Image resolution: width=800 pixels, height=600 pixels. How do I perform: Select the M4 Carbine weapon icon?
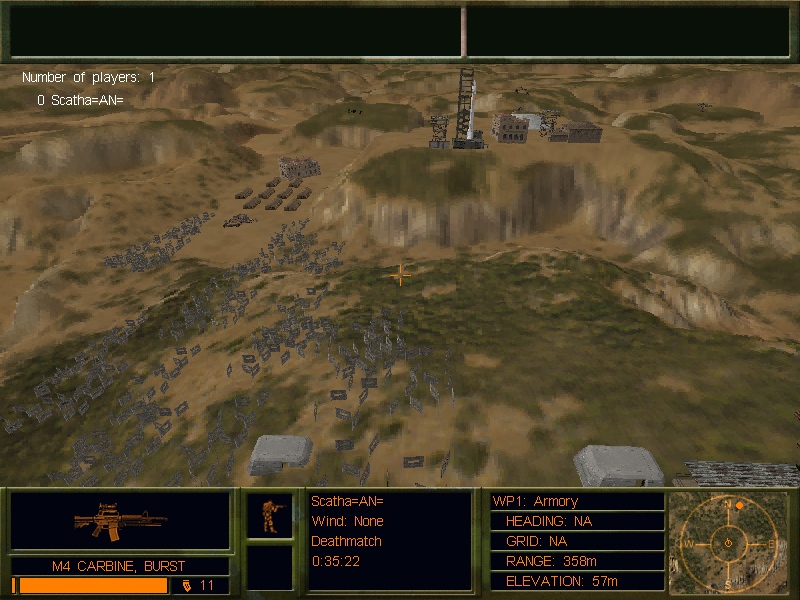pyautogui.click(x=120, y=521)
